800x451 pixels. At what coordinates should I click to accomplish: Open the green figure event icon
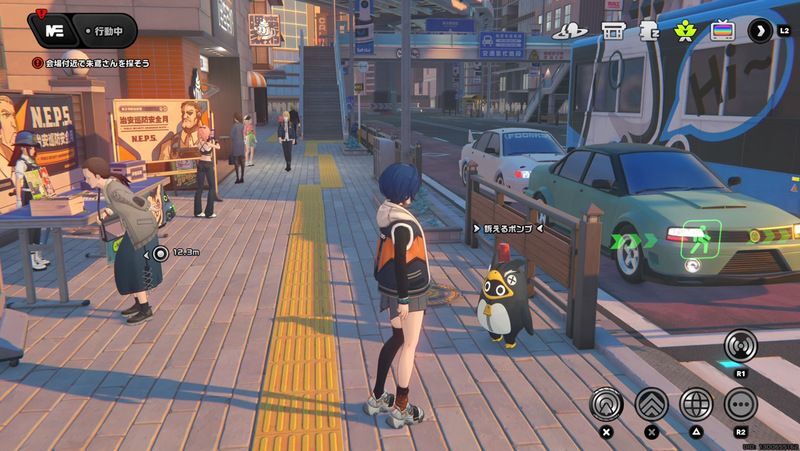[684, 31]
